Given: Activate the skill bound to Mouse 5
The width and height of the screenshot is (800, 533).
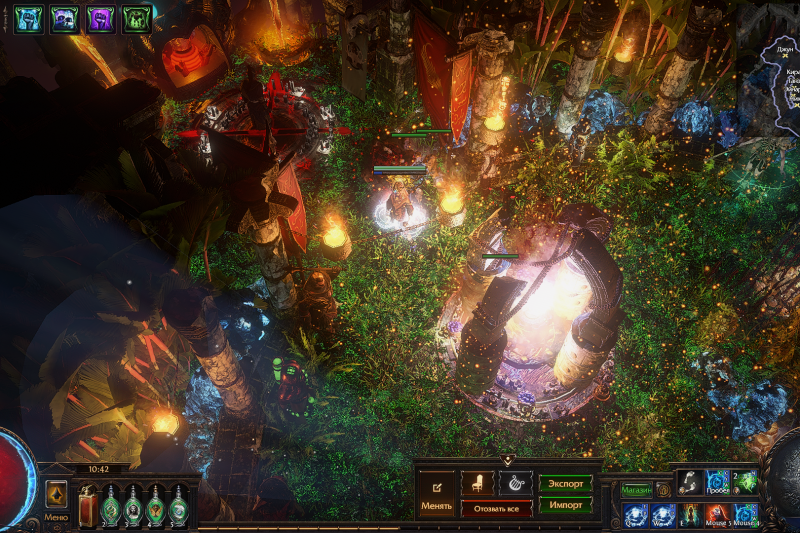Looking at the screenshot, I should point(718,515).
